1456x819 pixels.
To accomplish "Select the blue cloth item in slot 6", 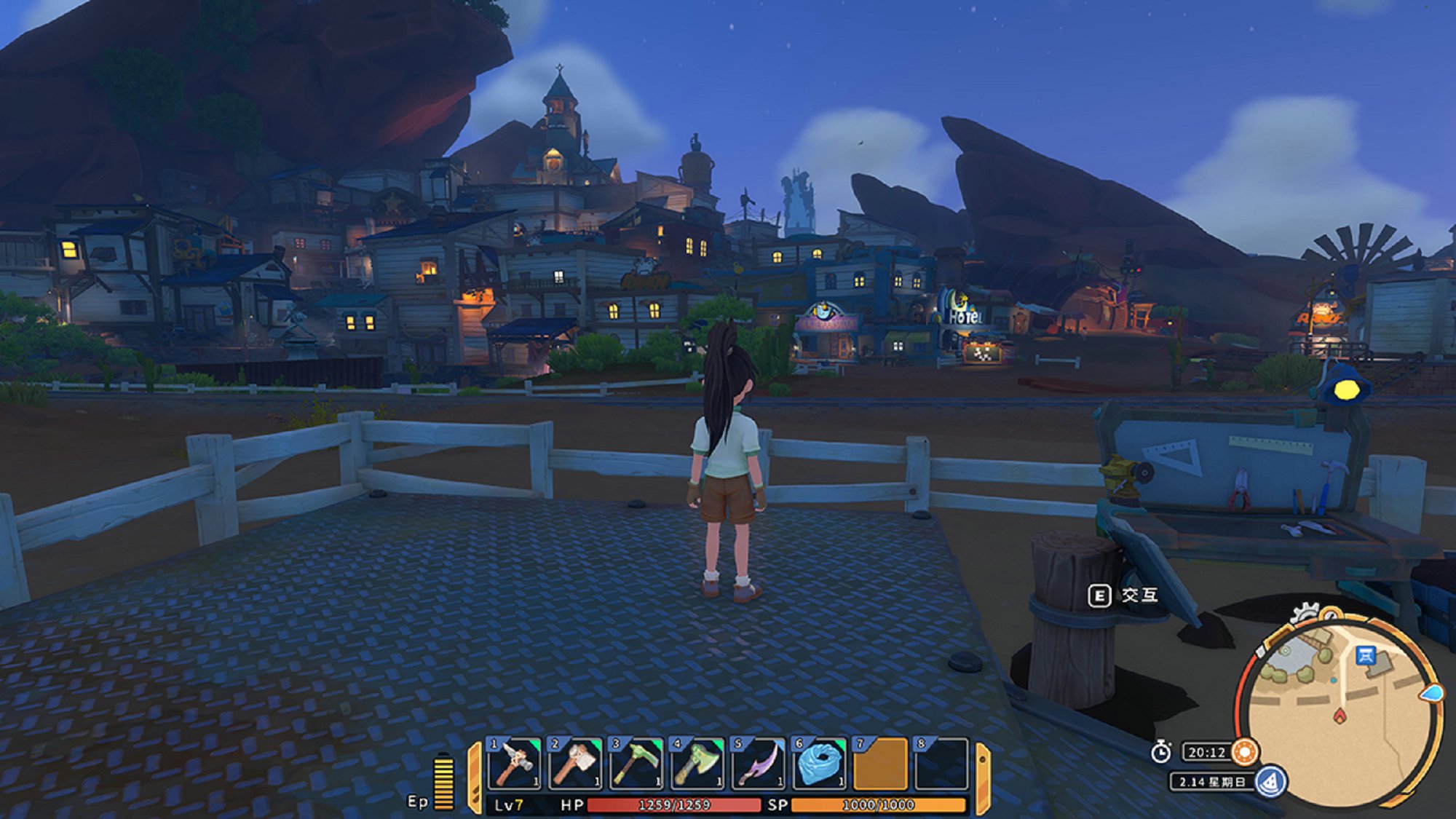I will 819,764.
